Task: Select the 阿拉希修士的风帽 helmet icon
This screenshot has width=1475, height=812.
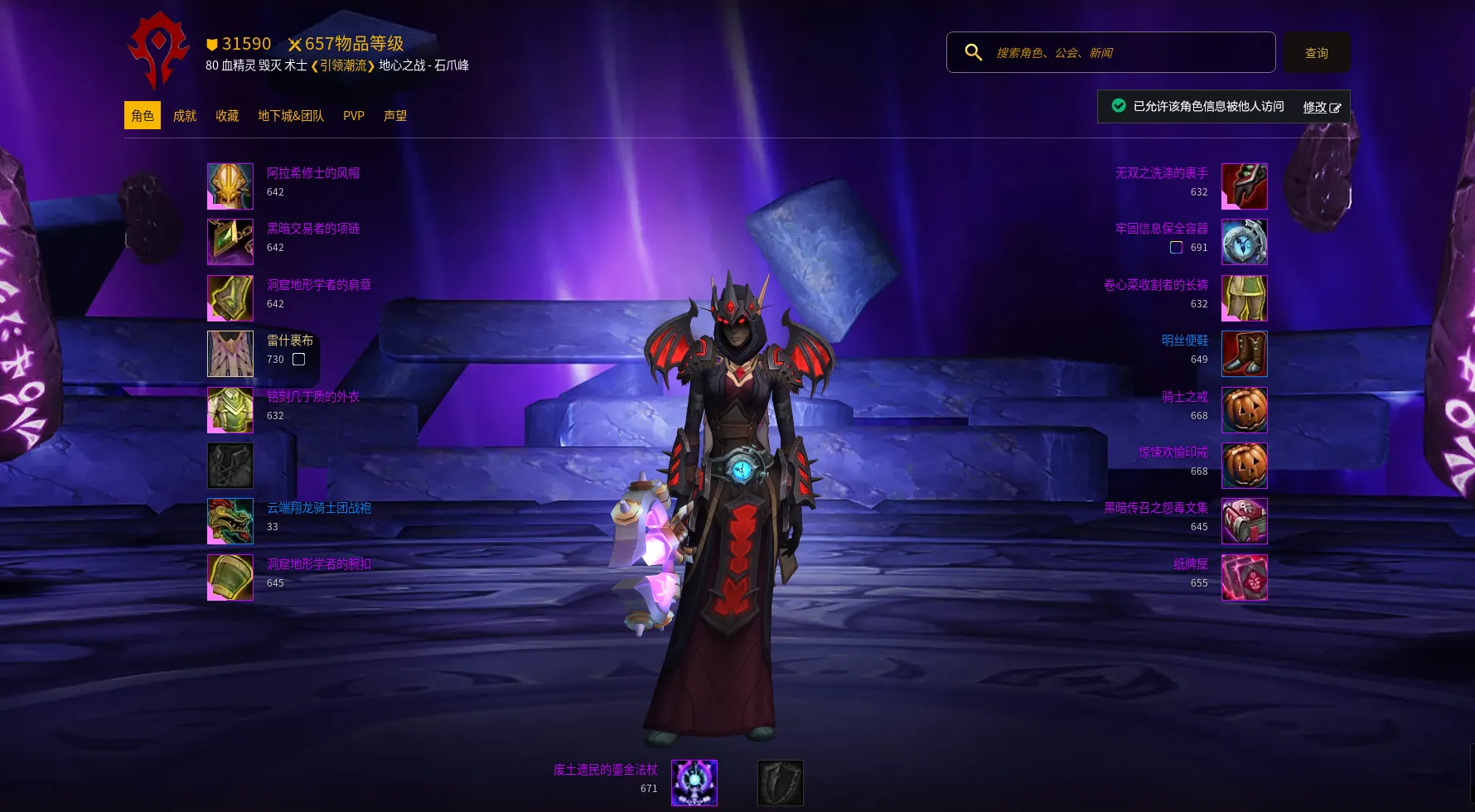Action: (230, 186)
